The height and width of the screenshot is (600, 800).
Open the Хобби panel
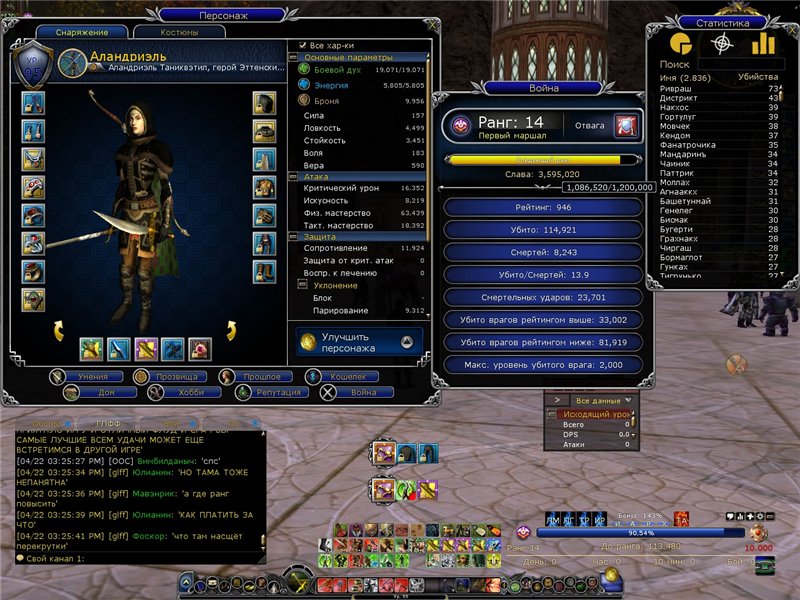177,393
